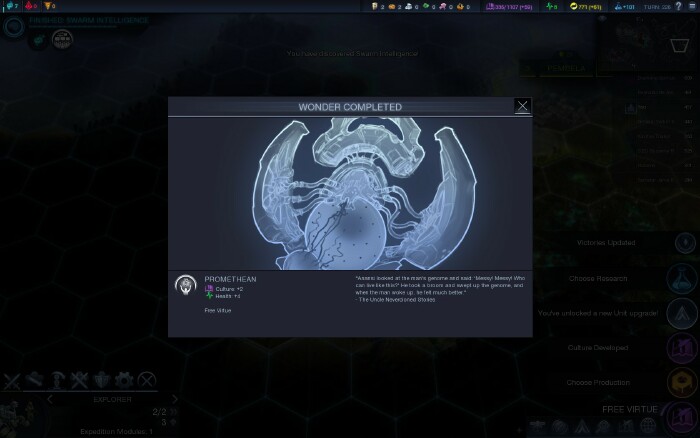This screenshot has height=438, width=700.
Task: Open the Victories Updated notification
Action: [x=685, y=242]
